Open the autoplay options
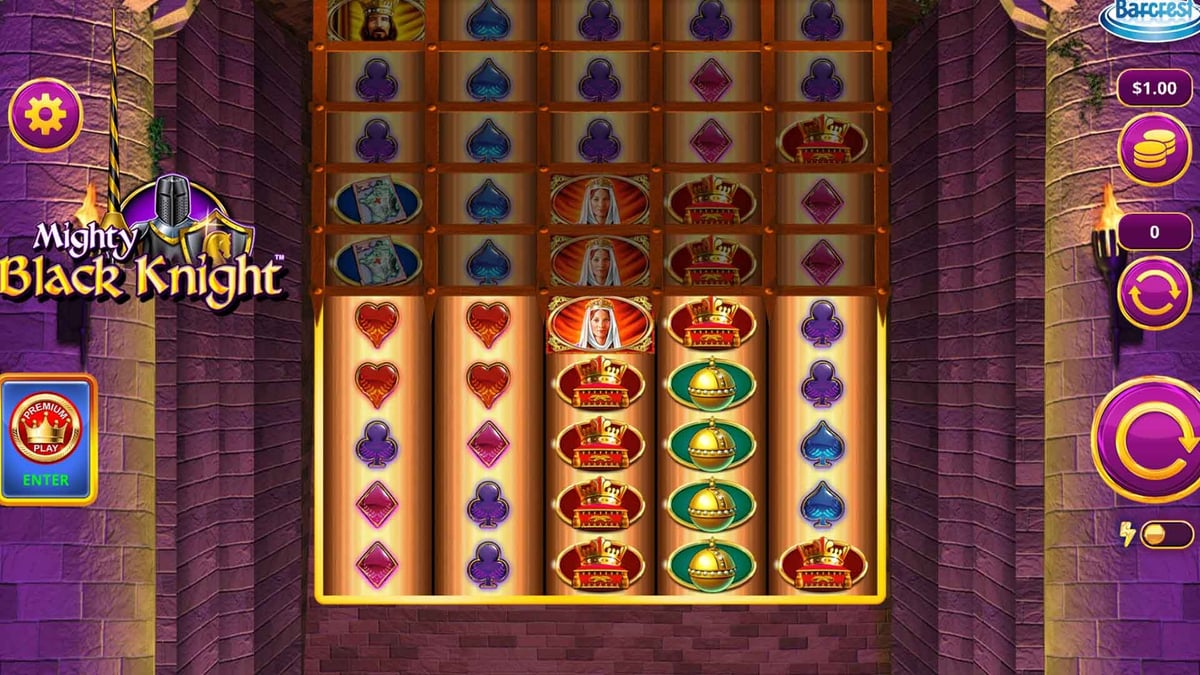 point(1153,293)
